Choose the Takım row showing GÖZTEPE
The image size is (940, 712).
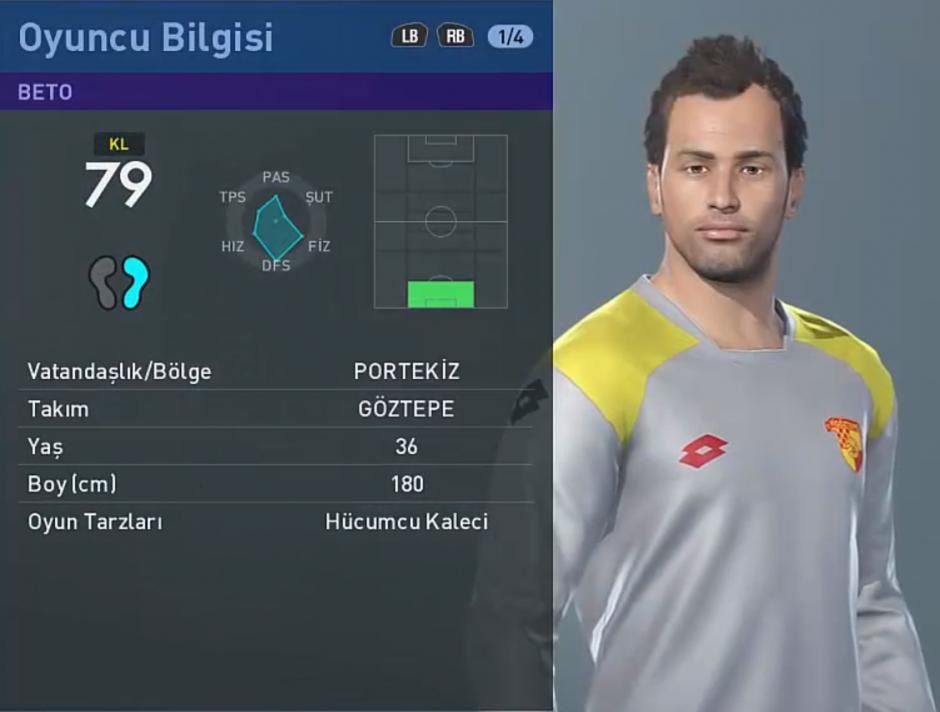point(276,409)
